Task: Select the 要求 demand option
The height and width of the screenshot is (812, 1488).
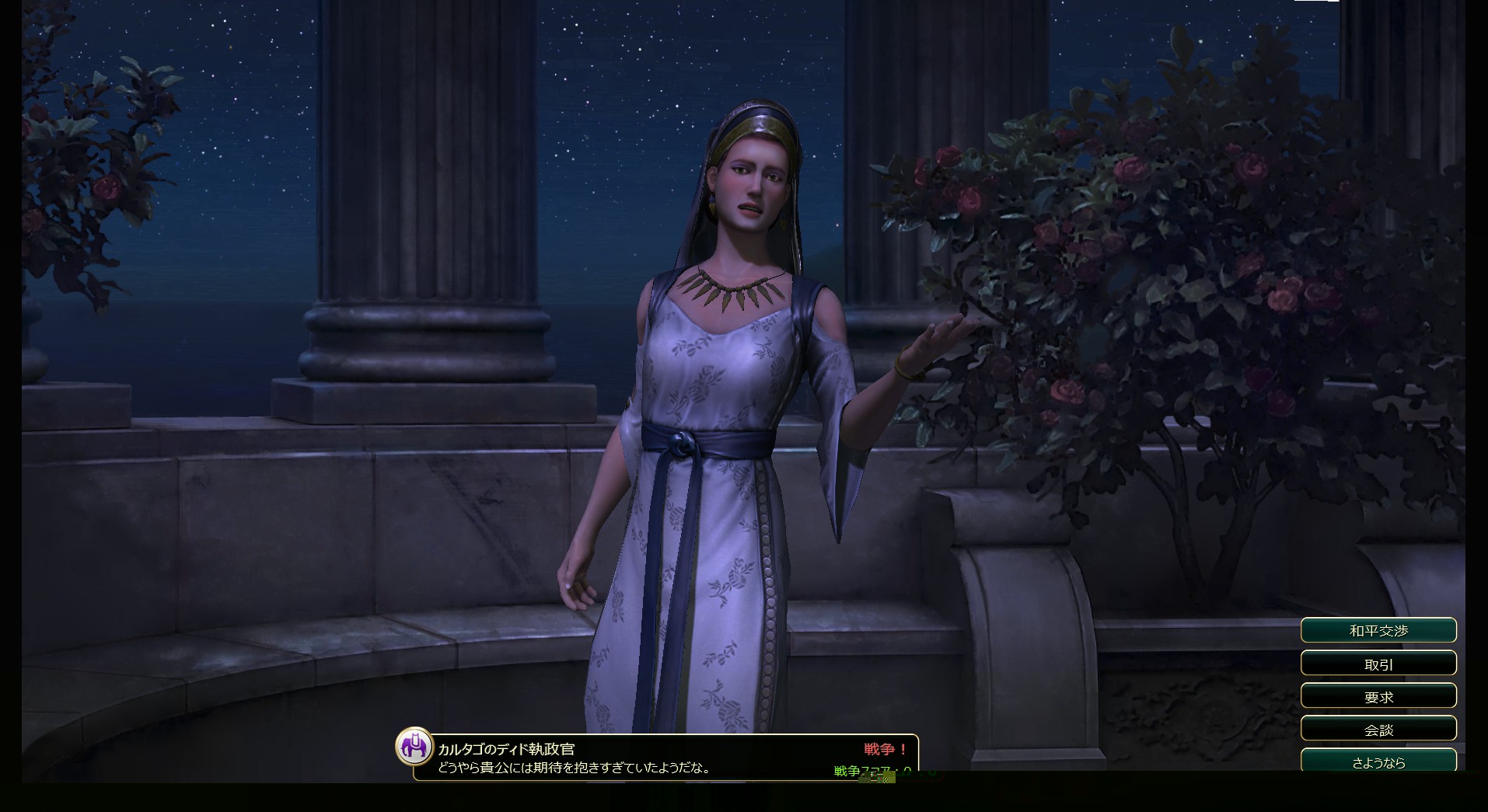Action: click(1378, 696)
